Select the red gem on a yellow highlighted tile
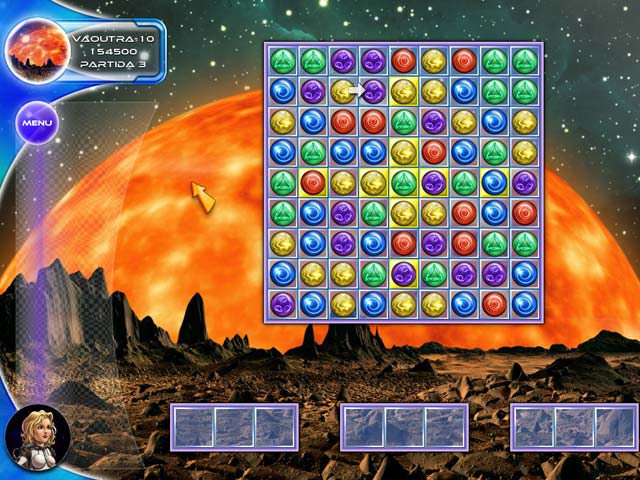 pos(314,182)
